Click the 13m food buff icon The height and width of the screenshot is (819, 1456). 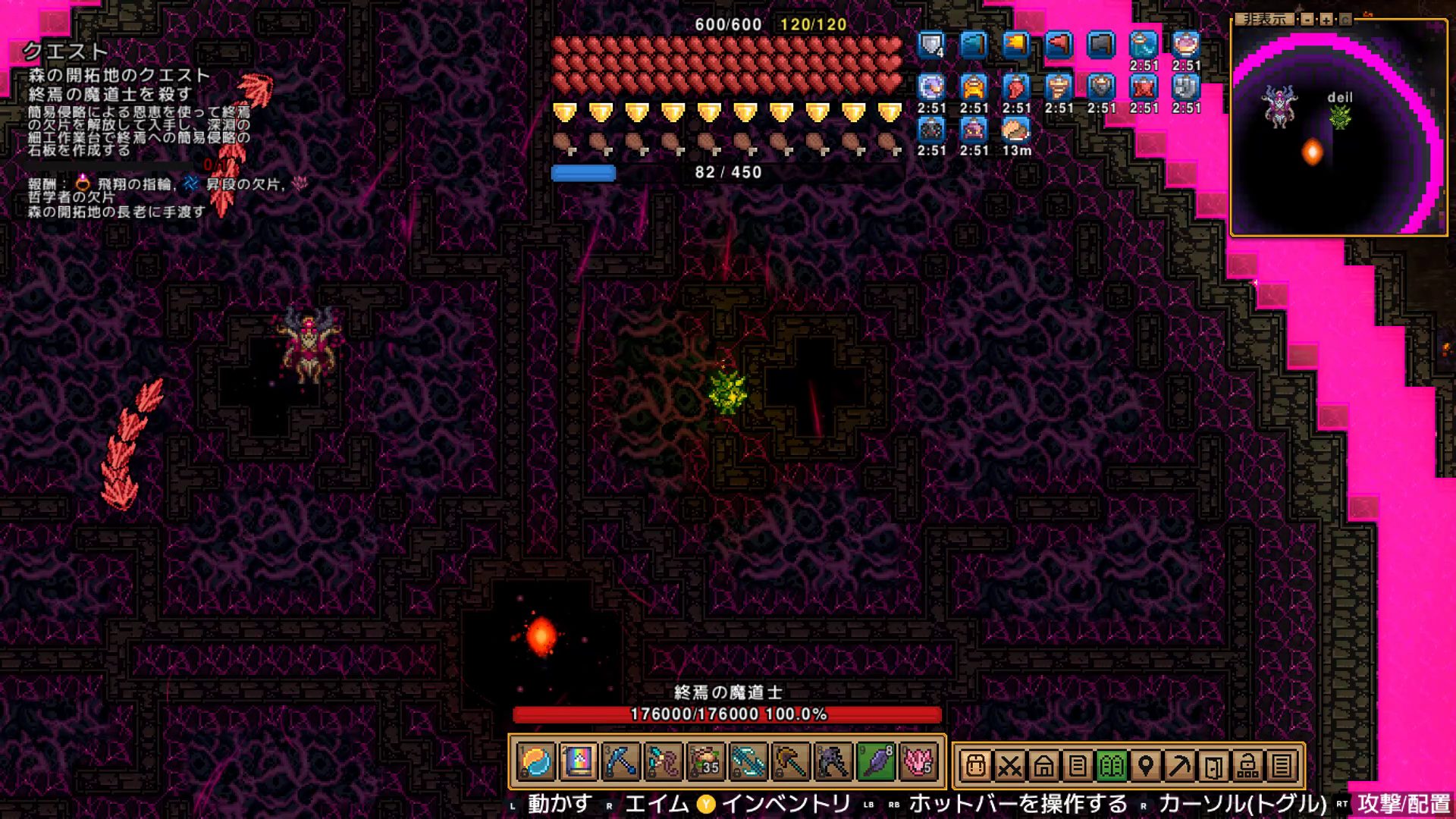1016,130
